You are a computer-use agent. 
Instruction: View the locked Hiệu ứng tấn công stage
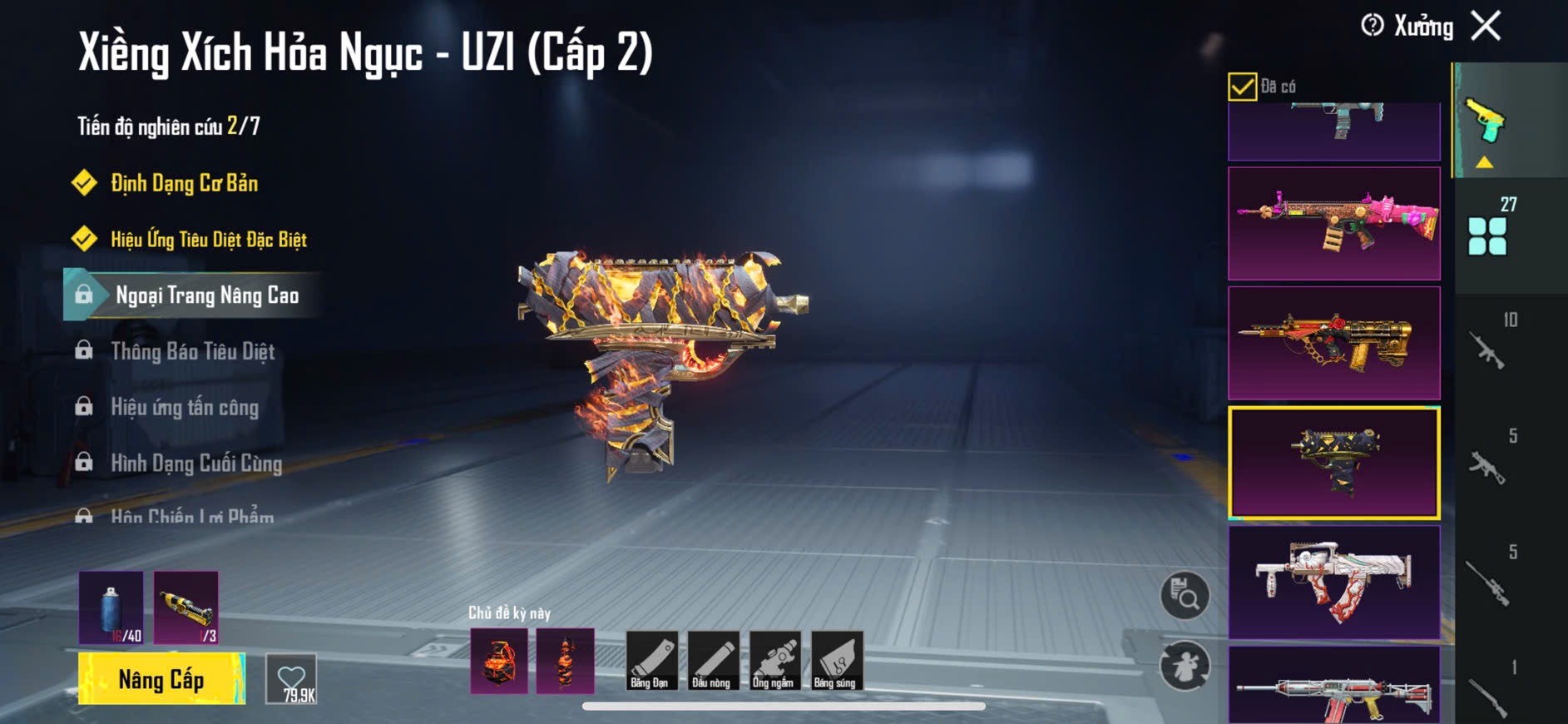(184, 407)
